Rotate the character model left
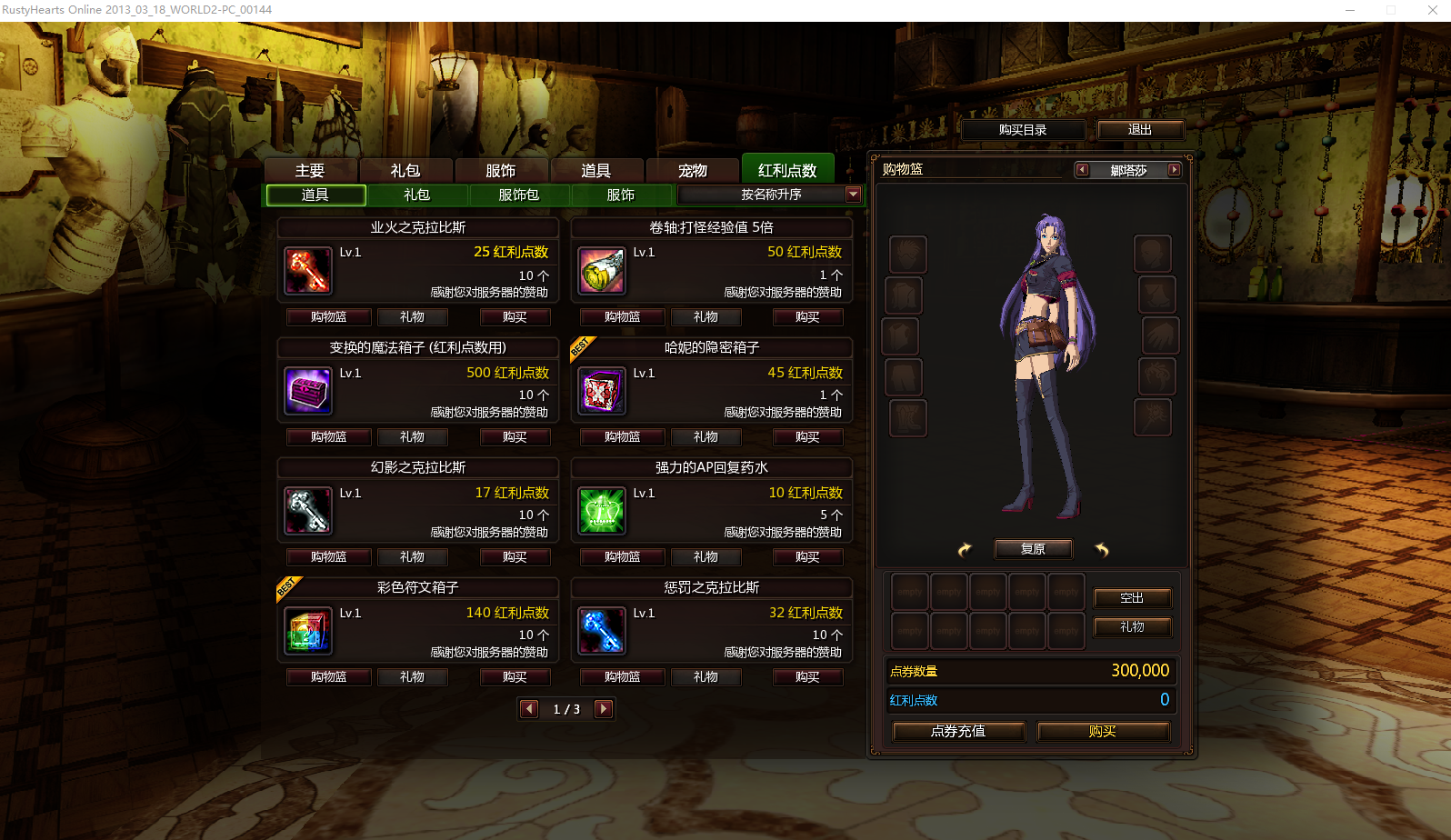This screenshot has width=1451, height=840. pos(964,549)
